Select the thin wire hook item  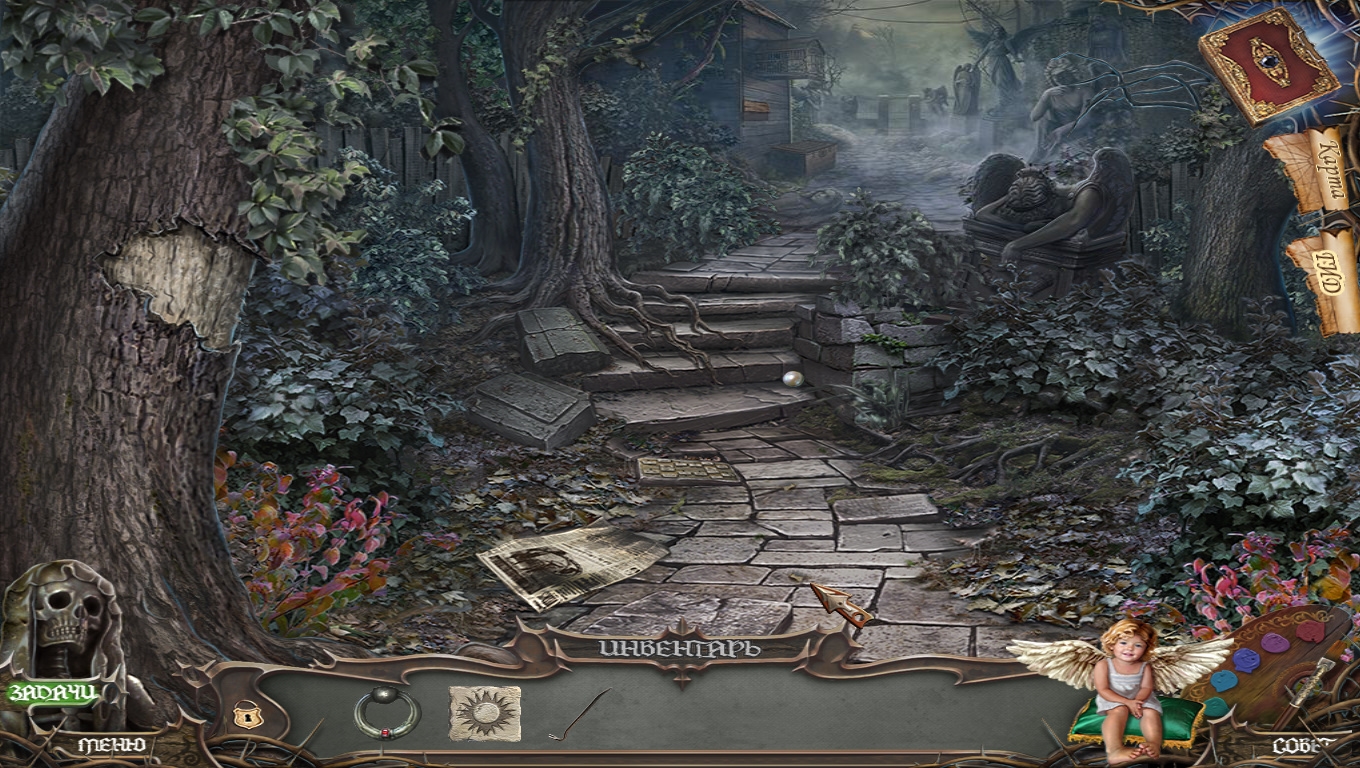click(580, 714)
